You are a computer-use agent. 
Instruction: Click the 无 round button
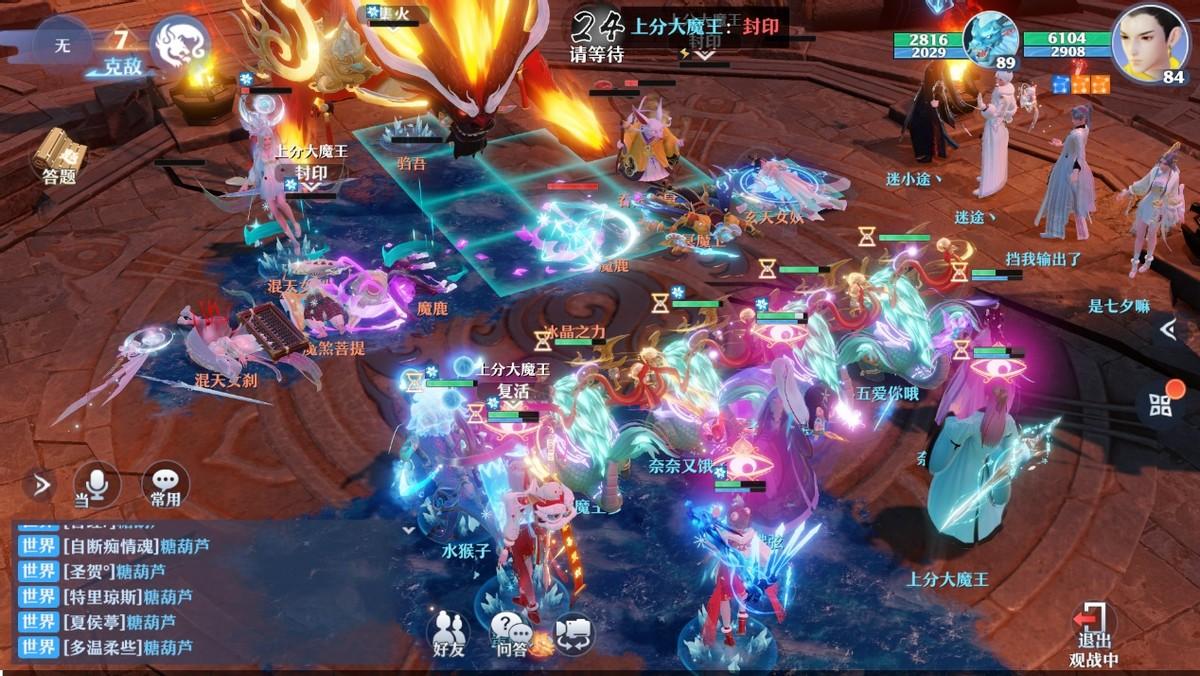click(62, 45)
